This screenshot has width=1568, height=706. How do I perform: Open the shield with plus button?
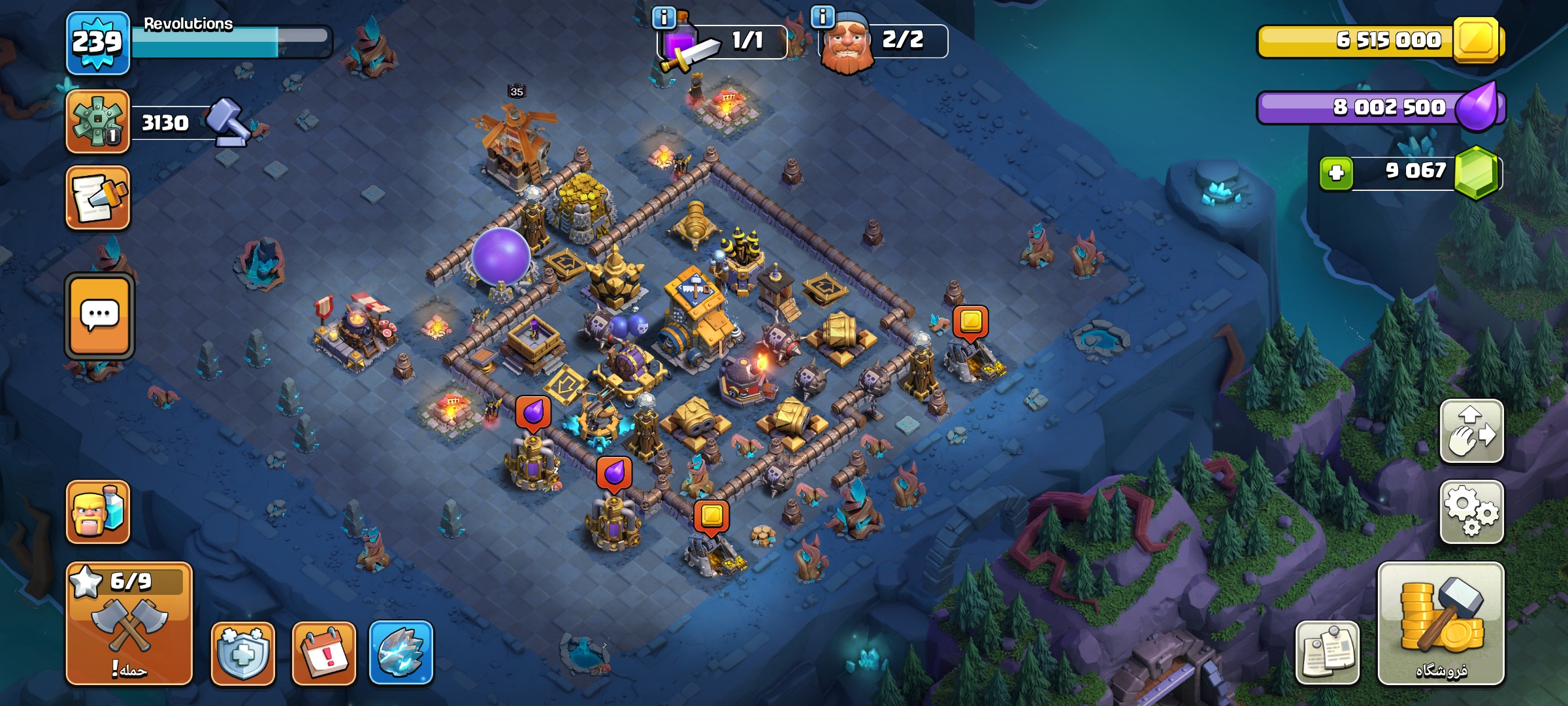pos(242,653)
